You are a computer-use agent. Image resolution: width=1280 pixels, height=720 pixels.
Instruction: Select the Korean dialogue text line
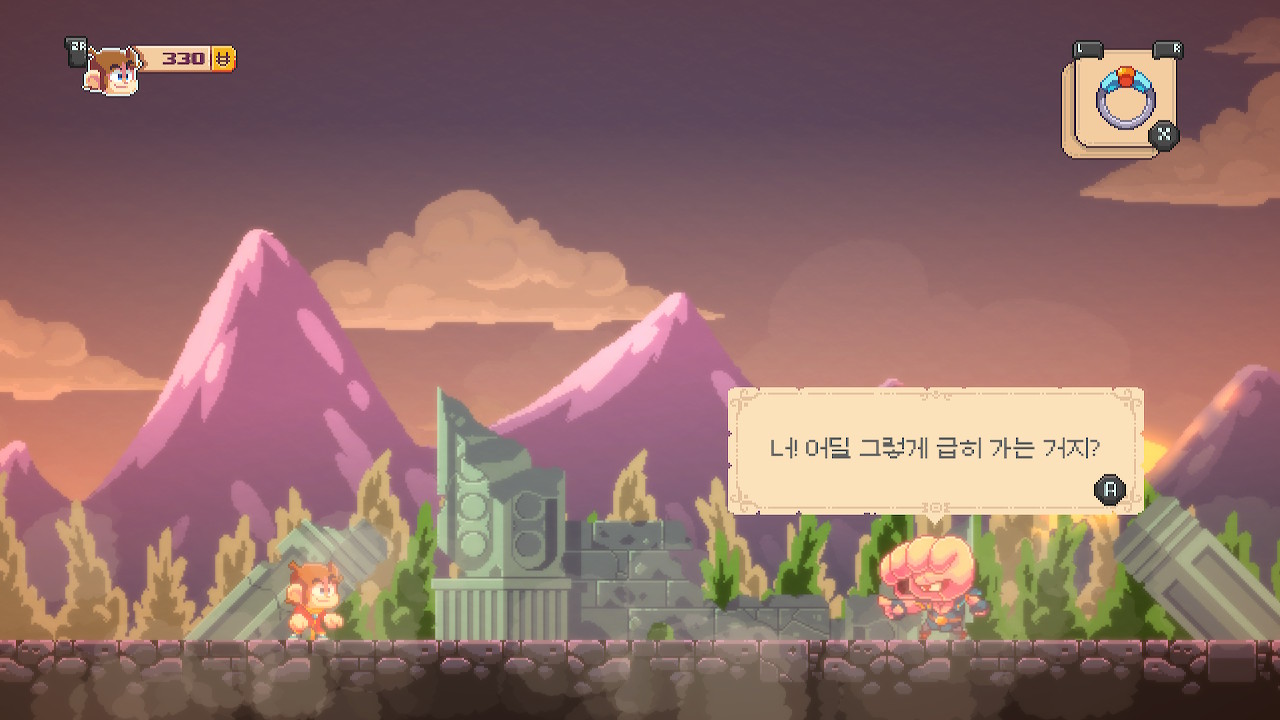(x=935, y=448)
